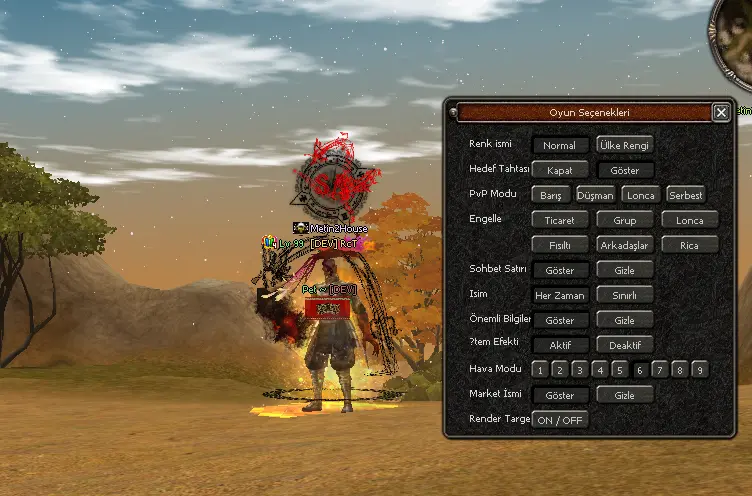Select Göster for Hedef Tahtası

point(625,170)
